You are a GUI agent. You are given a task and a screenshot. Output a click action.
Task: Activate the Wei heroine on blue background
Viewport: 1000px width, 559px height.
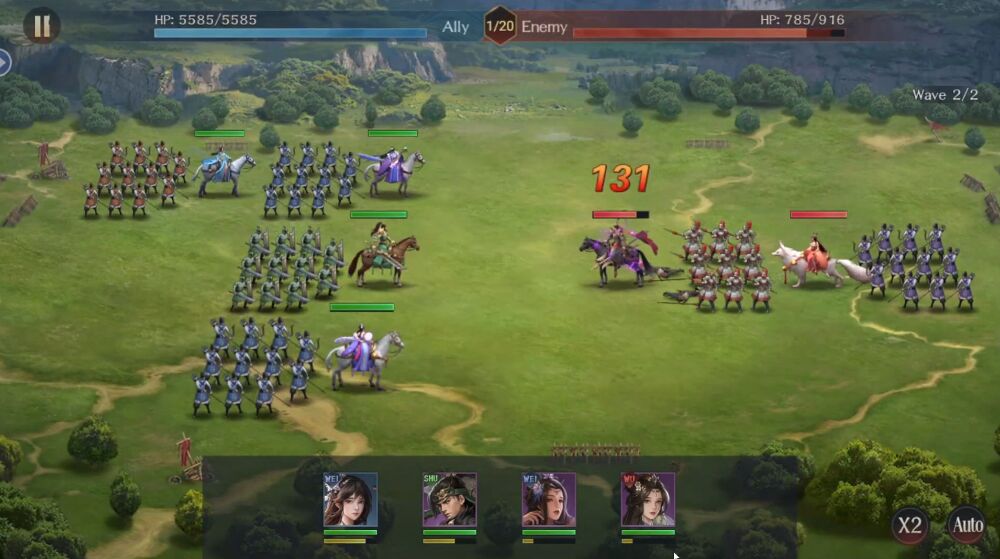[x=350, y=500]
